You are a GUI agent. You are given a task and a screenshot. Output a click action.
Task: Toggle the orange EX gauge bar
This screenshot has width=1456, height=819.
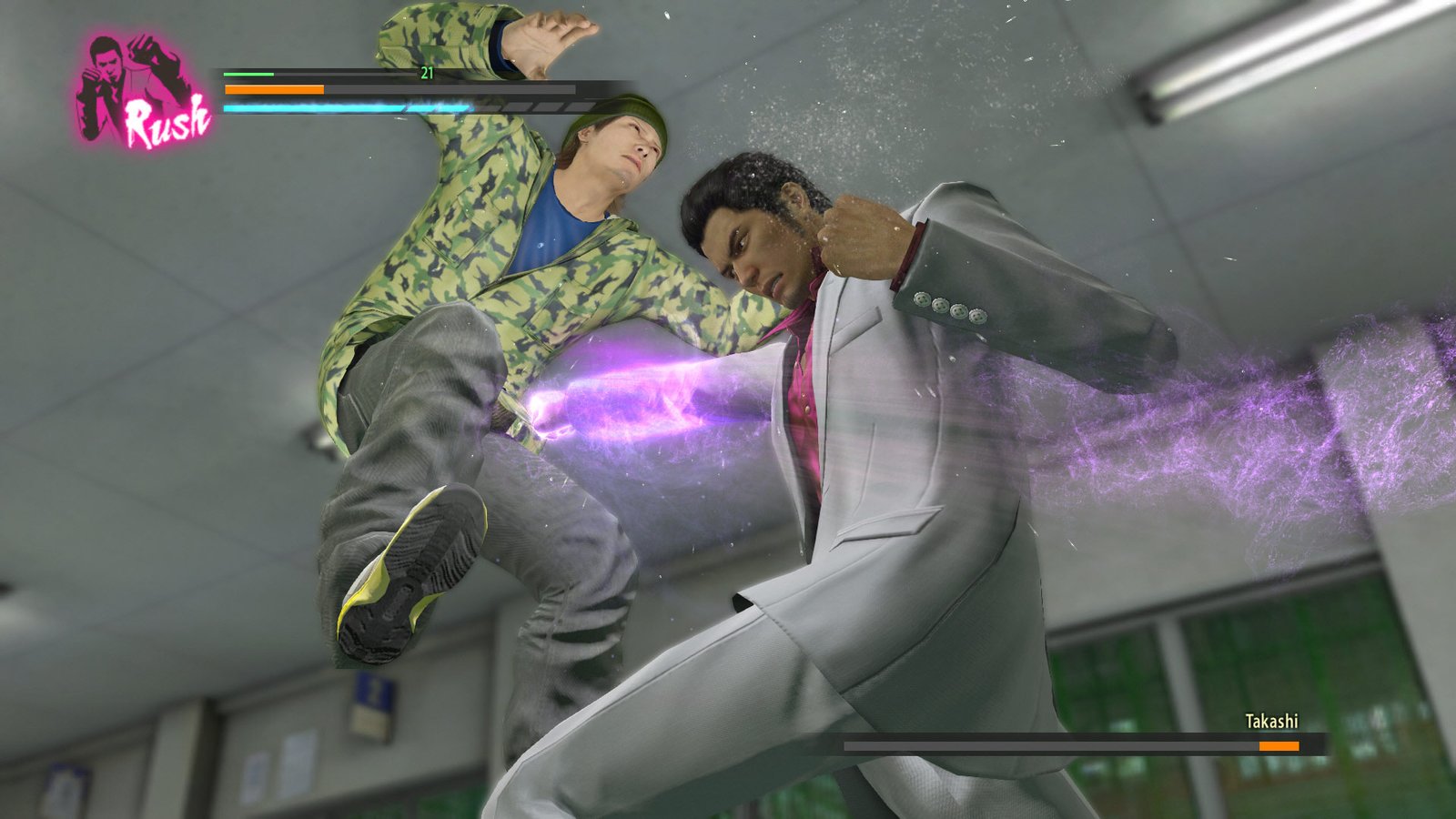(x=273, y=88)
